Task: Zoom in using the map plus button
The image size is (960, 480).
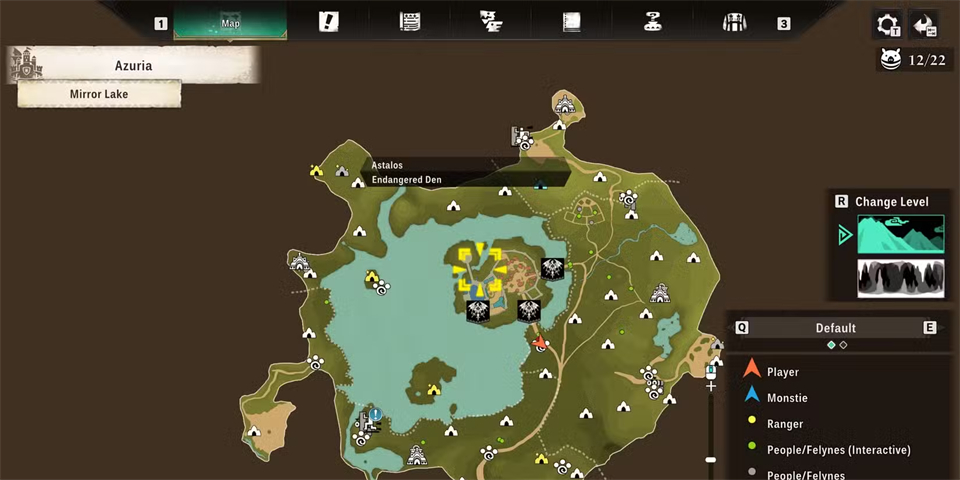Action: 711,385
